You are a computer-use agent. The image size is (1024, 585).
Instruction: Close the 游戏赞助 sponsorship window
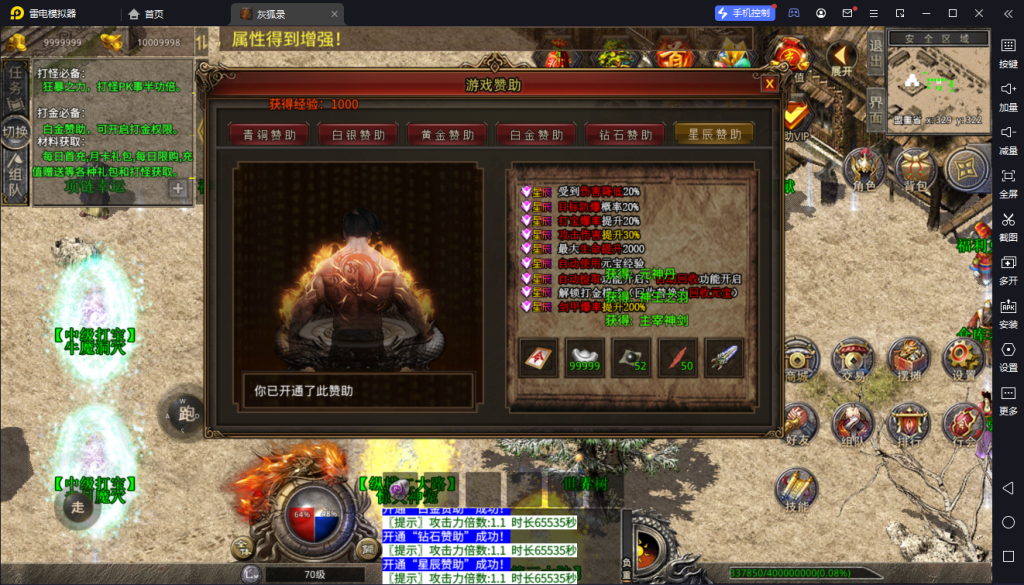pos(769,84)
